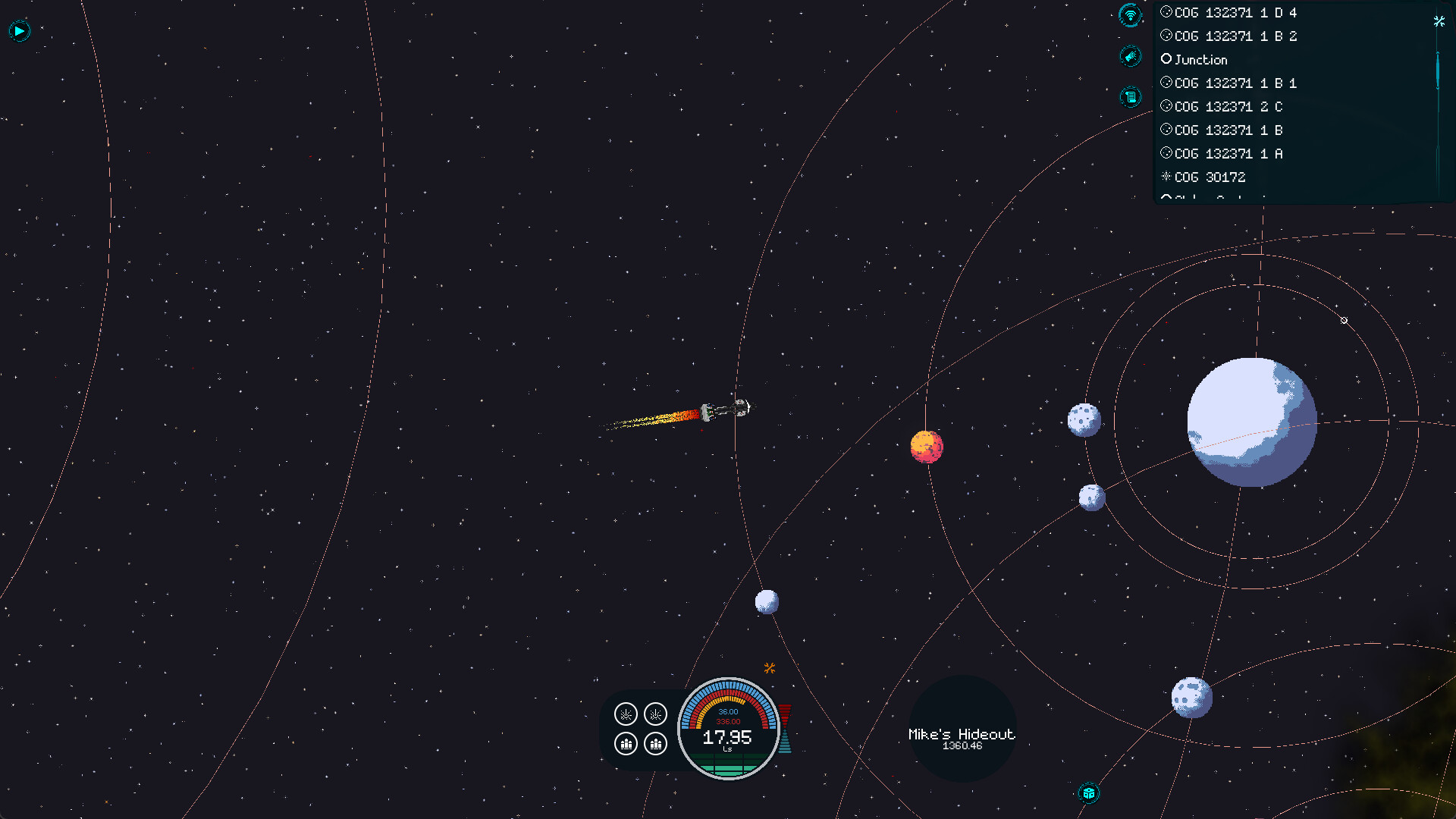
Task: Click the megaphone announcements icon
Action: 1130,56
